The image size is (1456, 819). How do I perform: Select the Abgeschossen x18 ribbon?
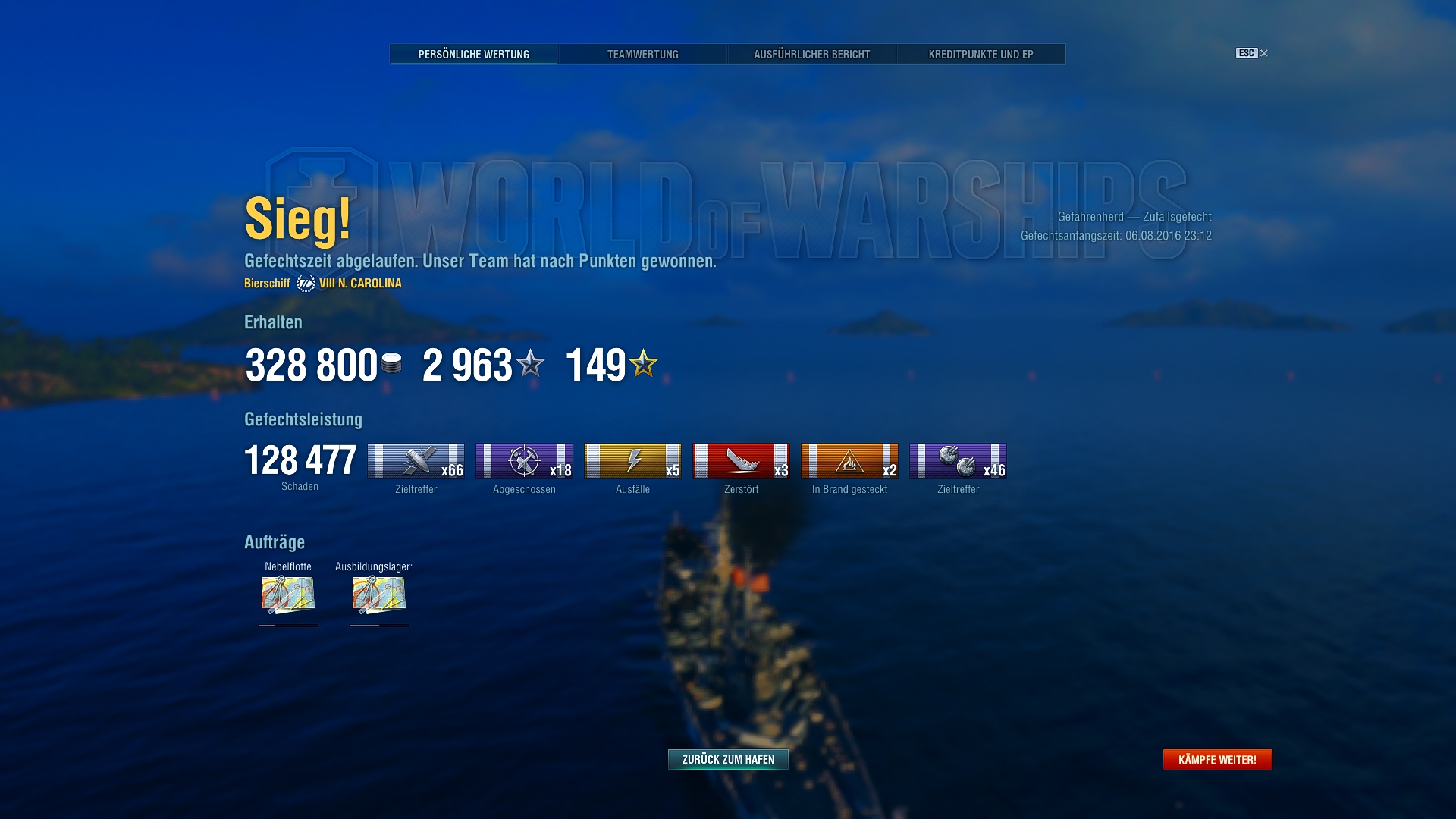pos(524,461)
